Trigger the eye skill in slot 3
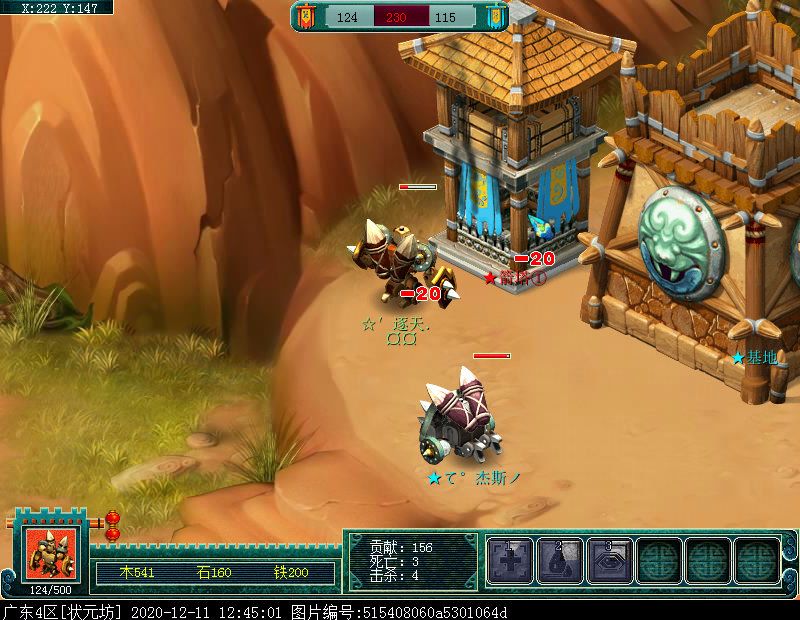The width and height of the screenshot is (800, 620). [x=609, y=561]
